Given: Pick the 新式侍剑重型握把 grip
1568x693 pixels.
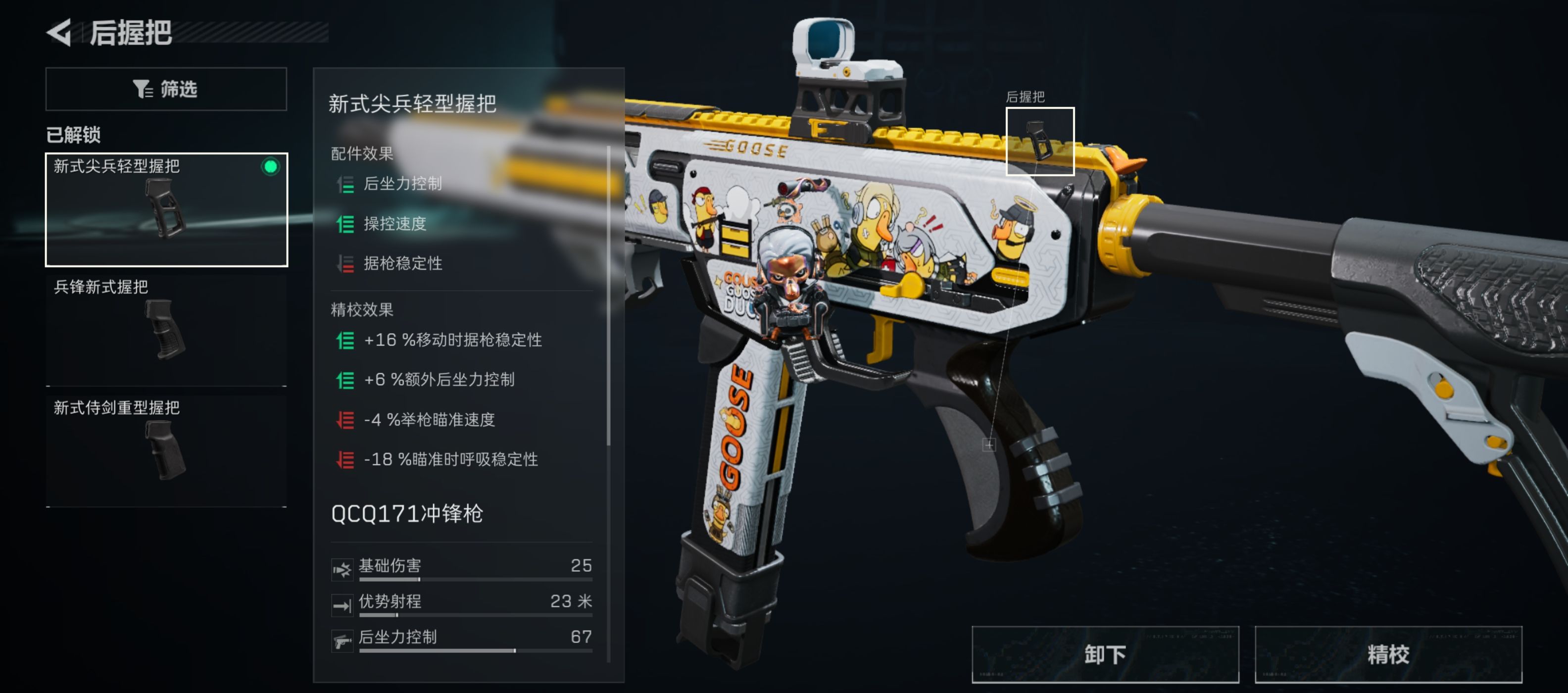Looking at the screenshot, I should click(x=166, y=450).
